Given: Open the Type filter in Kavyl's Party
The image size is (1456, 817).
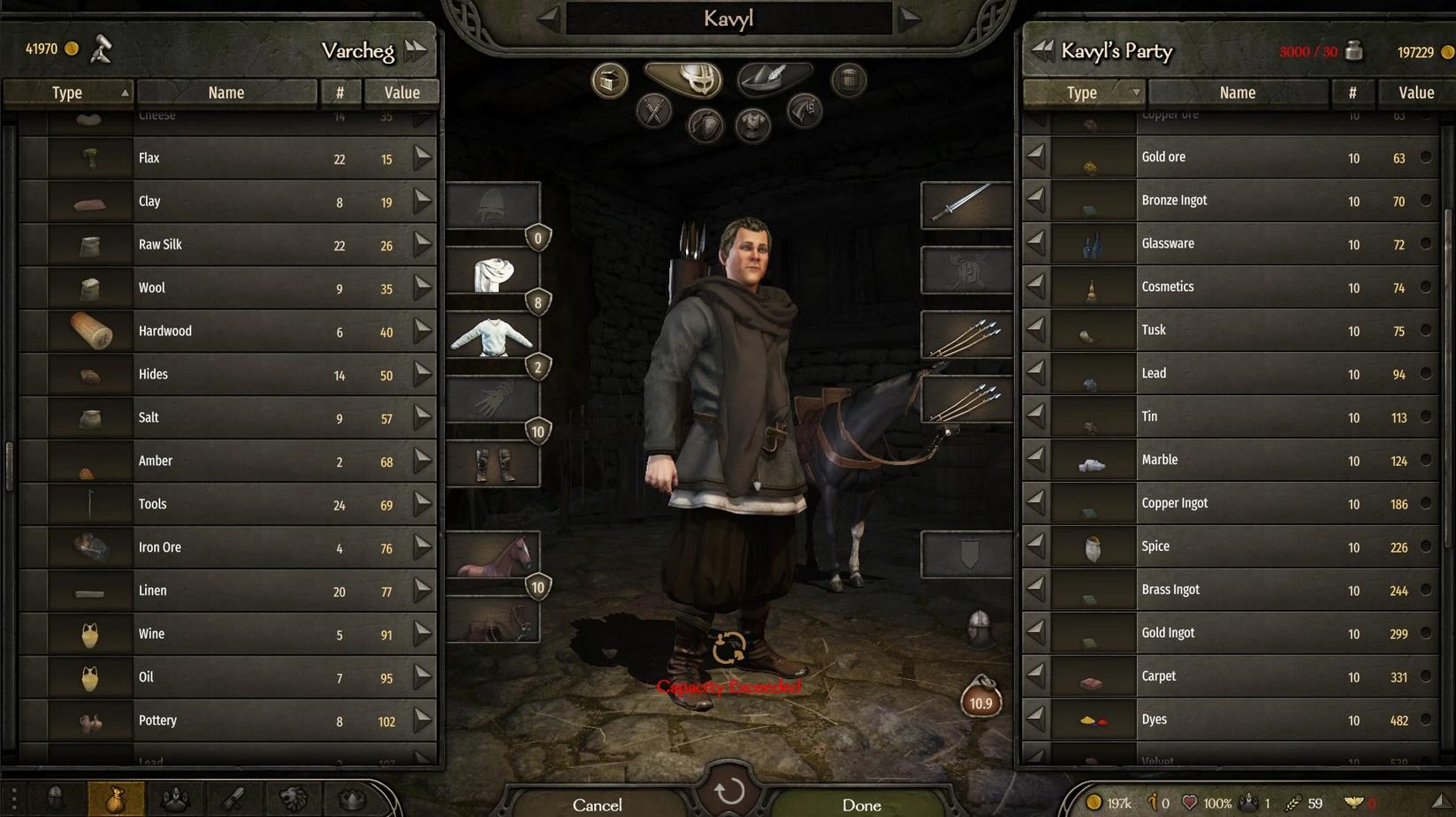Looking at the screenshot, I should pyautogui.click(x=1084, y=92).
